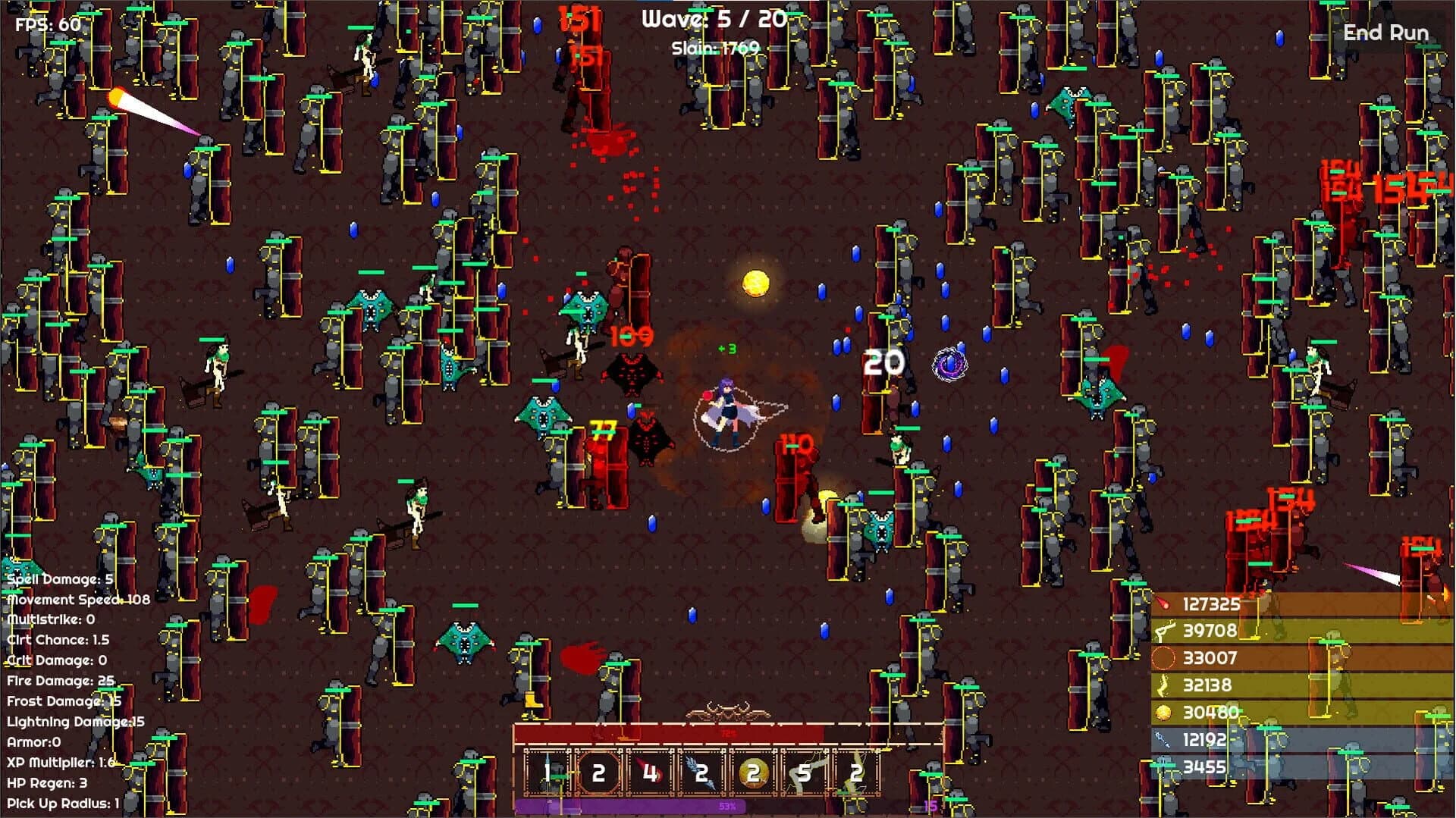Image resolution: width=1456 pixels, height=818 pixels.
Task: Select the lightning spell with 5 charges
Action: click(x=804, y=775)
